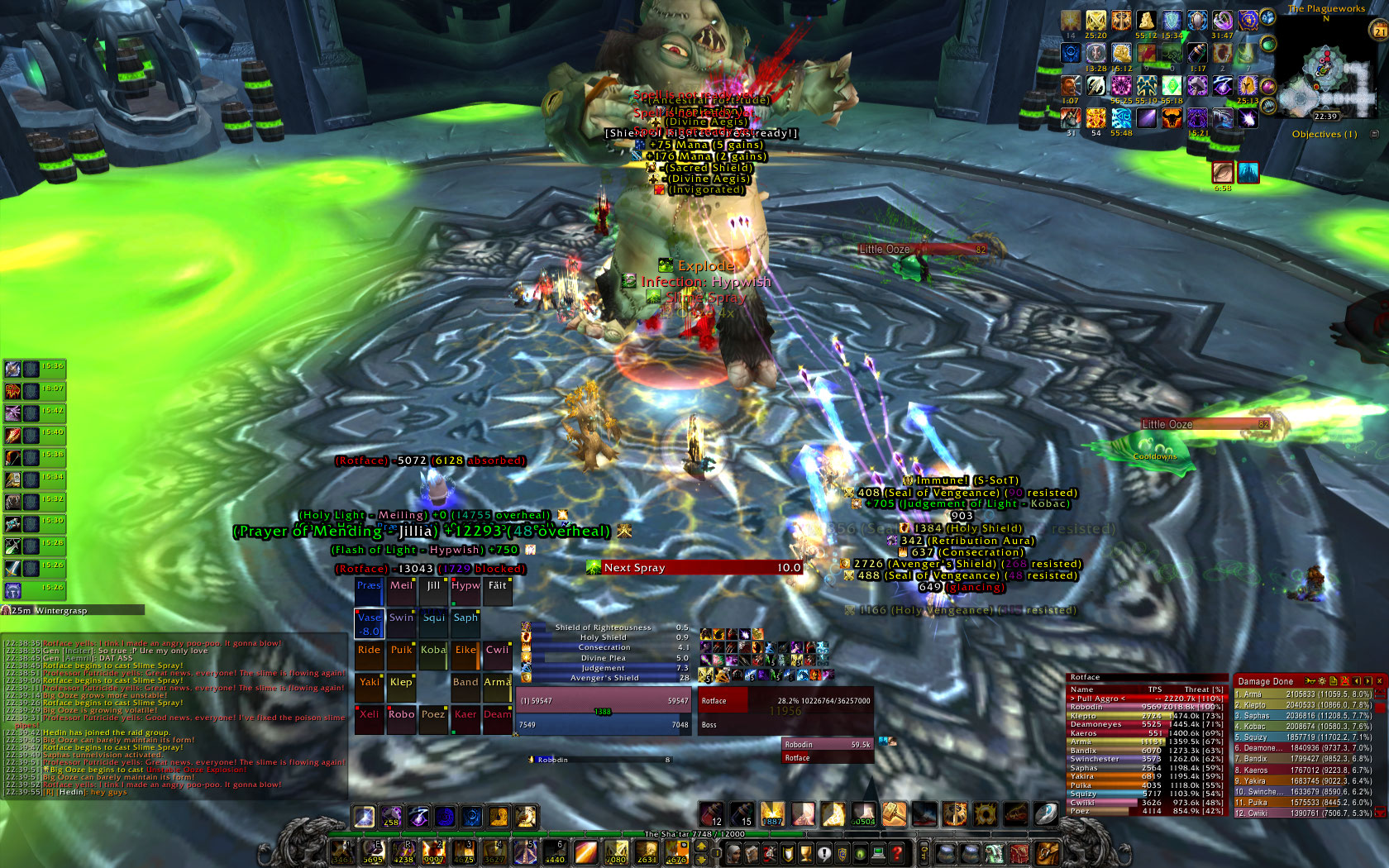Open the character info micro button
This screenshot has height=868, width=1389.
(x=733, y=853)
